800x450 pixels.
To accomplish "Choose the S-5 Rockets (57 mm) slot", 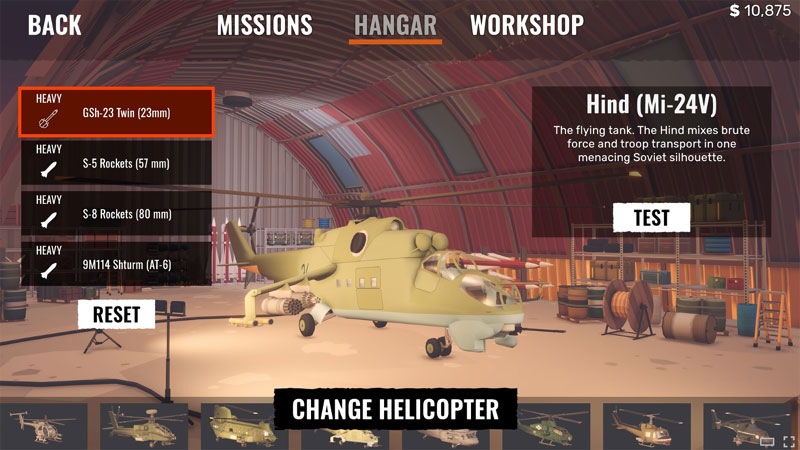I will pyautogui.click(x=115, y=162).
